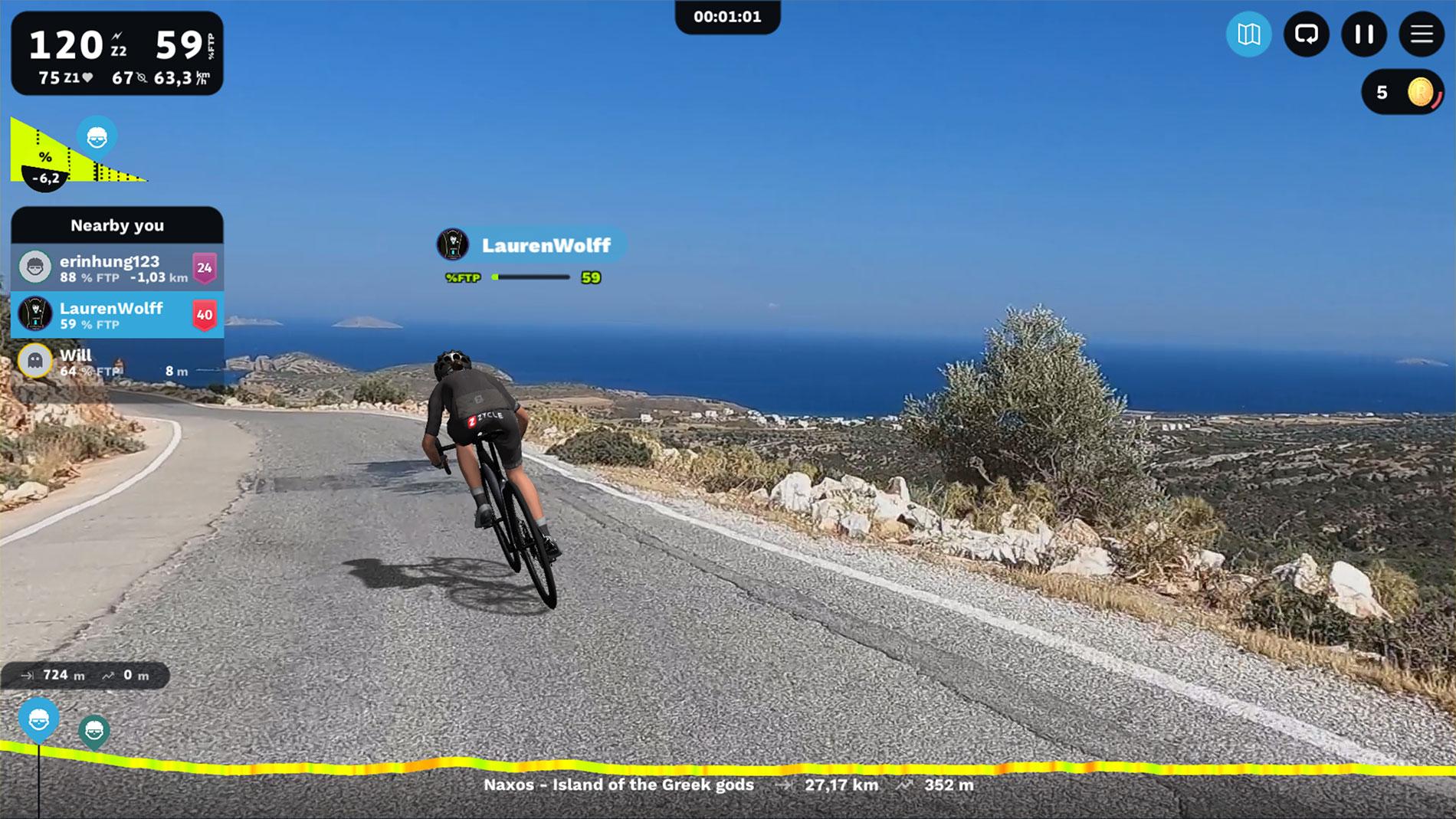Screen dimensions: 1456x819
Task: Pause the ride
Action: click(x=1364, y=34)
